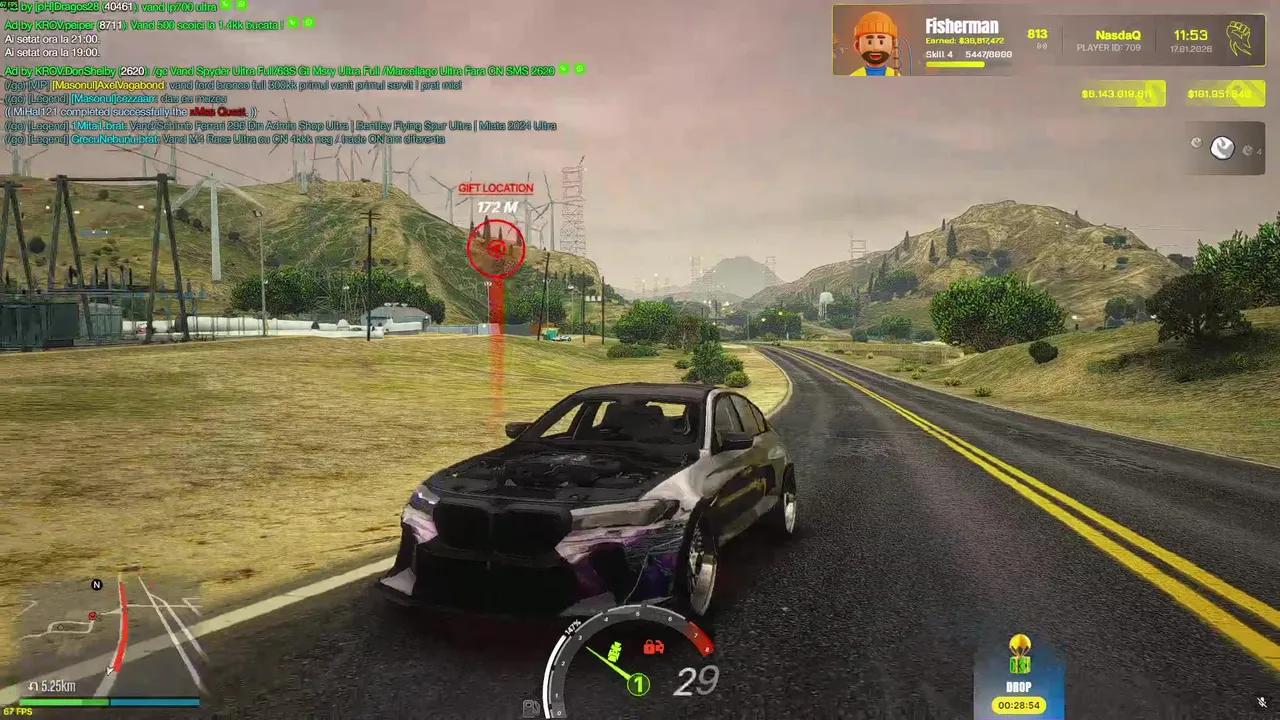The width and height of the screenshot is (1280, 720).
Task: Click the DROP timer showing 00:28:54
Action: (x=1019, y=705)
